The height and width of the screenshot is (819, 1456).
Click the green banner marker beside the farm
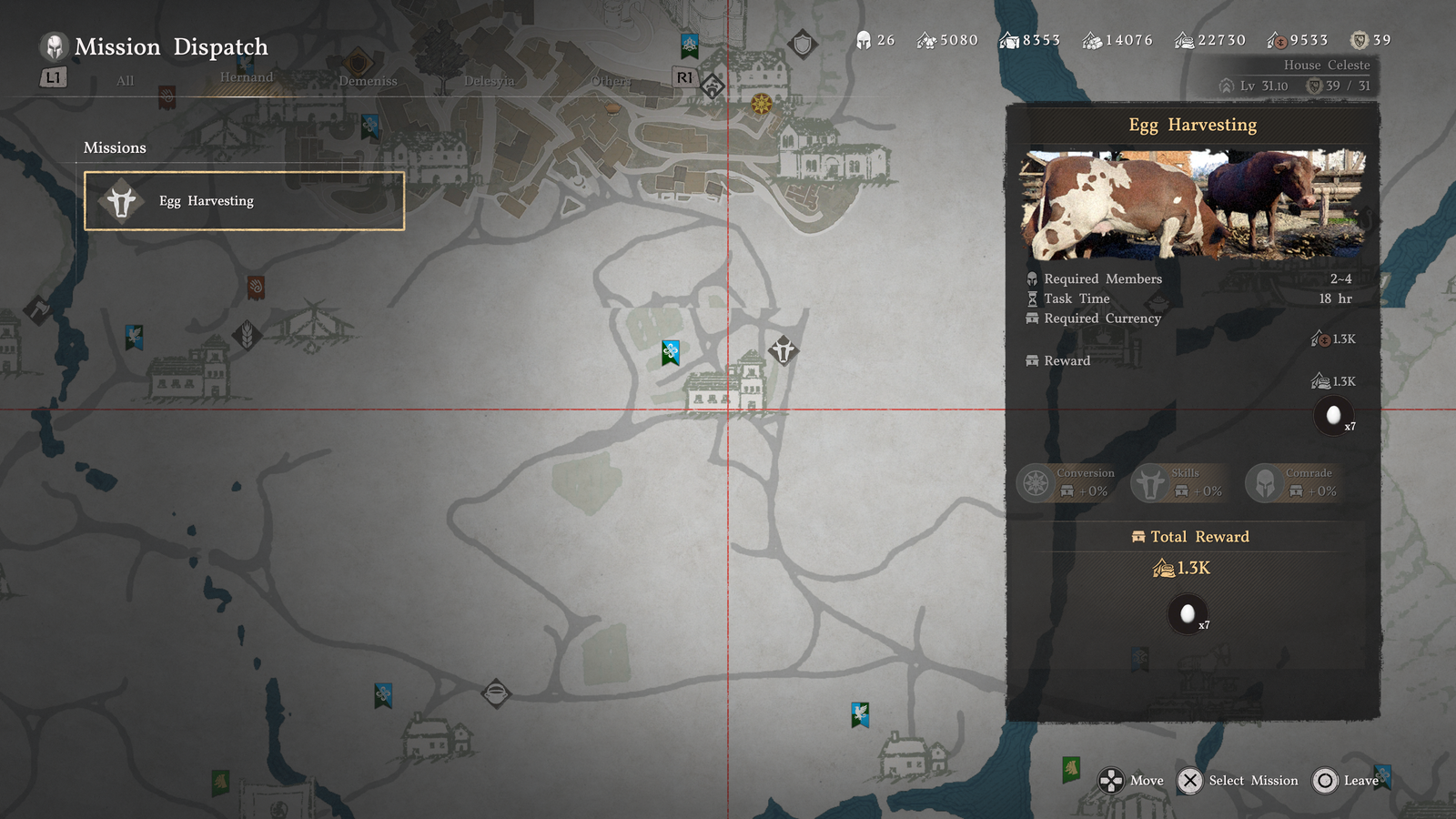pos(671,352)
